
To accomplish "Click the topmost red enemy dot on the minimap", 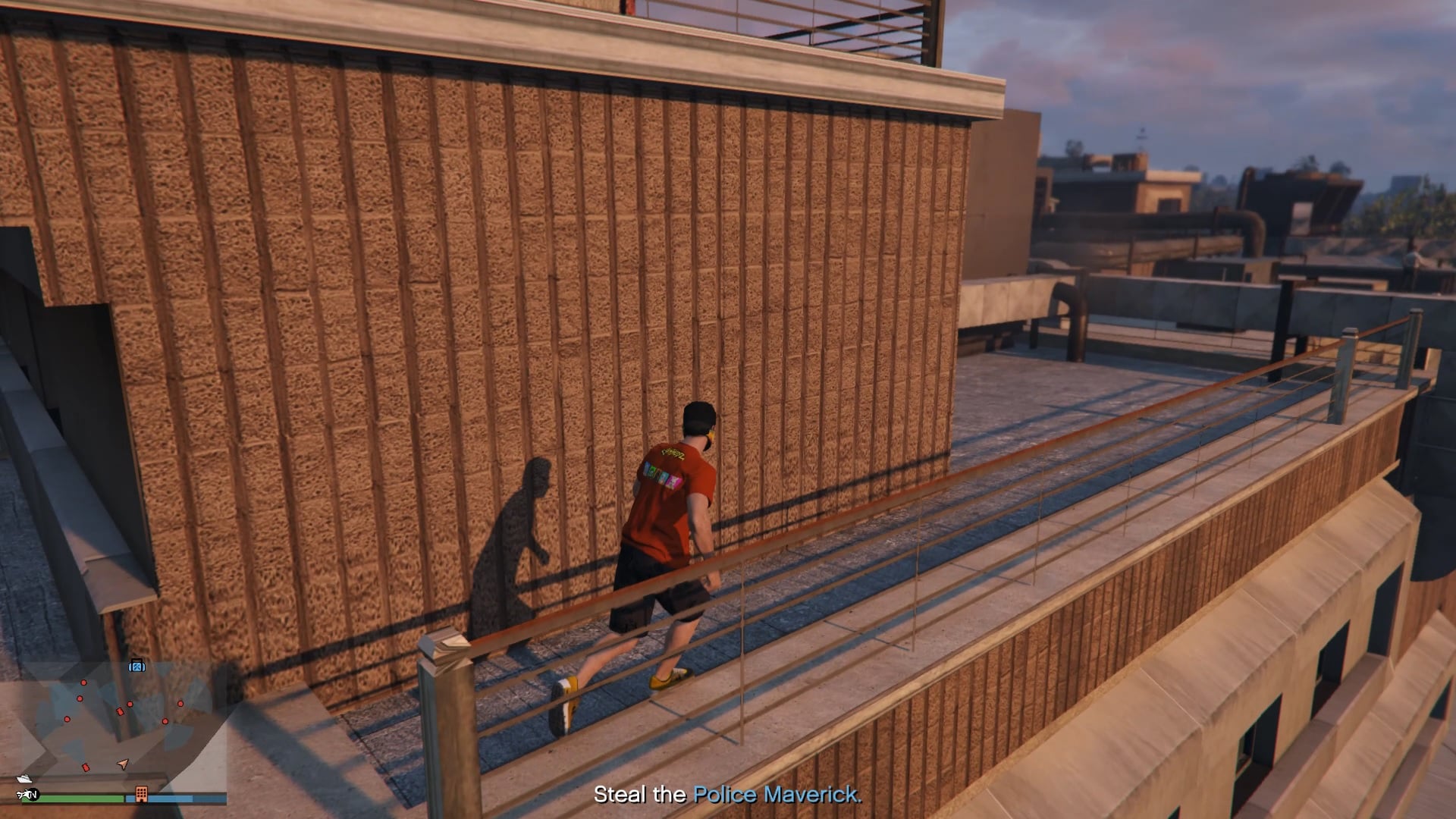I will click(83, 682).
